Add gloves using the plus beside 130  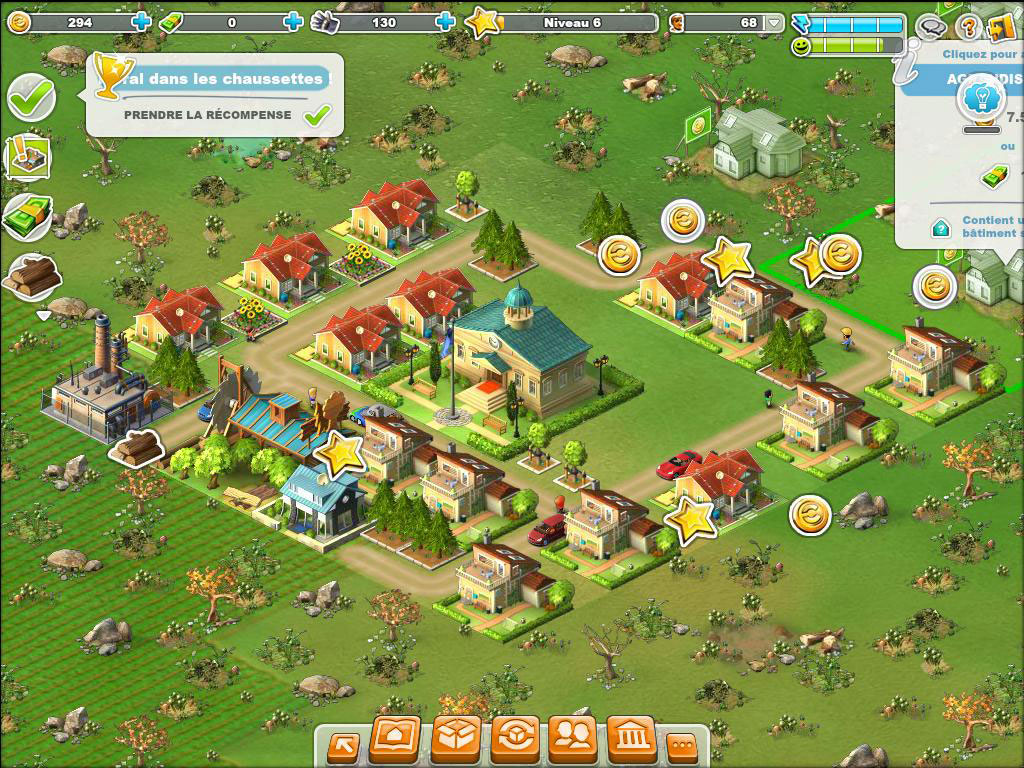[x=445, y=22]
